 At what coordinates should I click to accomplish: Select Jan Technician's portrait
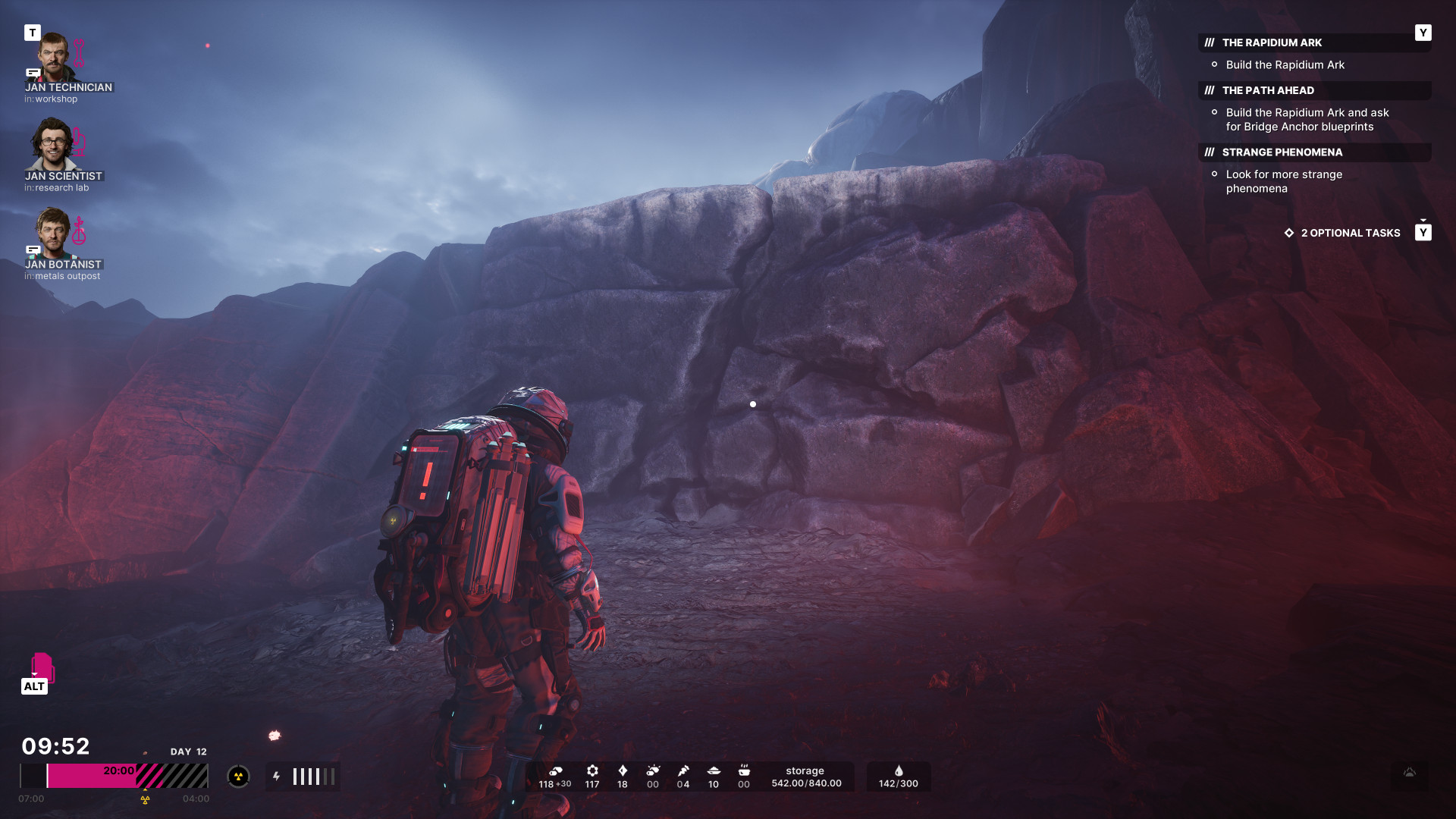coord(54,57)
